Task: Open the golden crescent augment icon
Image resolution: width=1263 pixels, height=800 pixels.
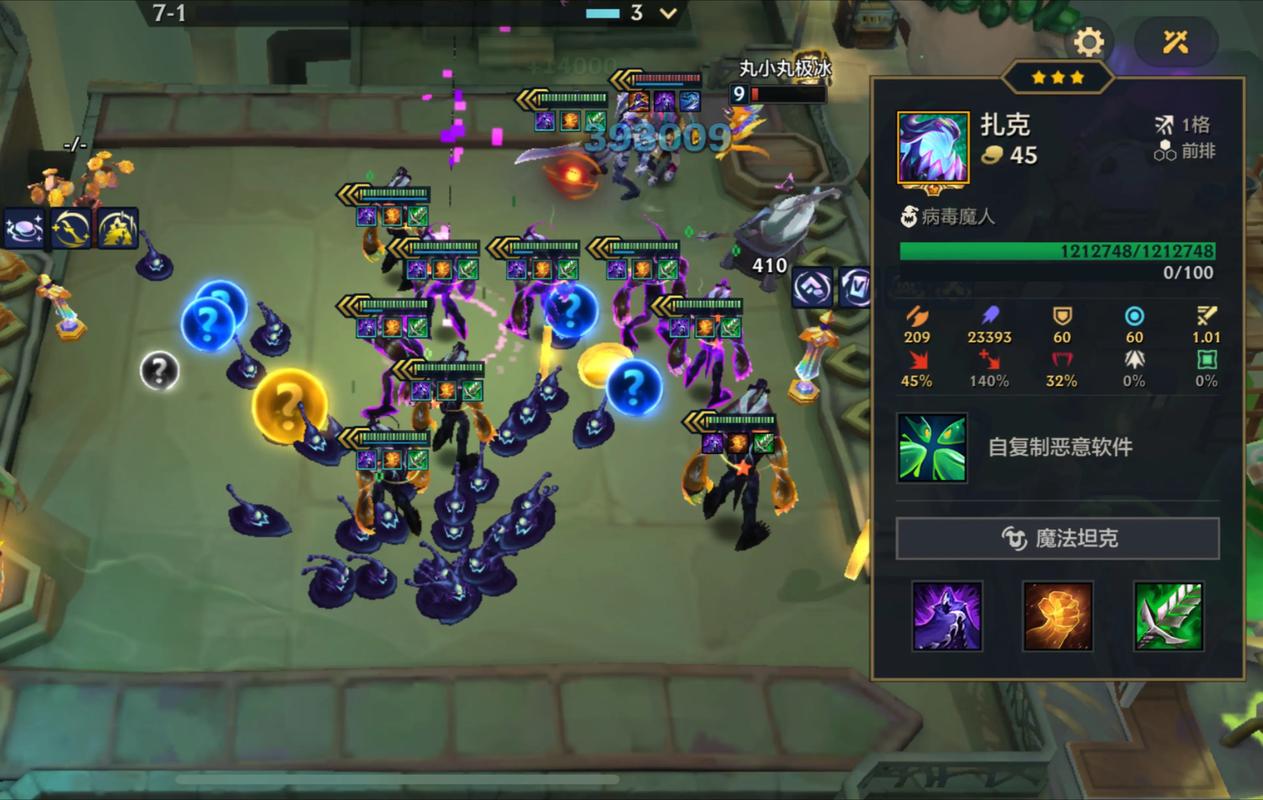Action: click(70, 228)
